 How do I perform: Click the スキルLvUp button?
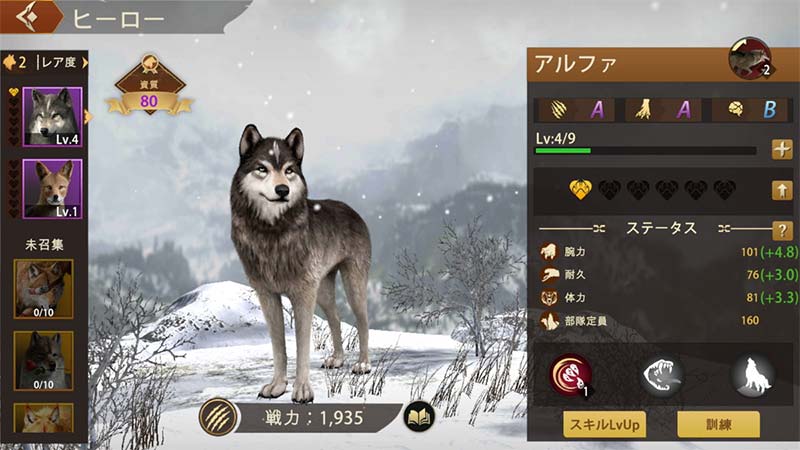point(603,424)
